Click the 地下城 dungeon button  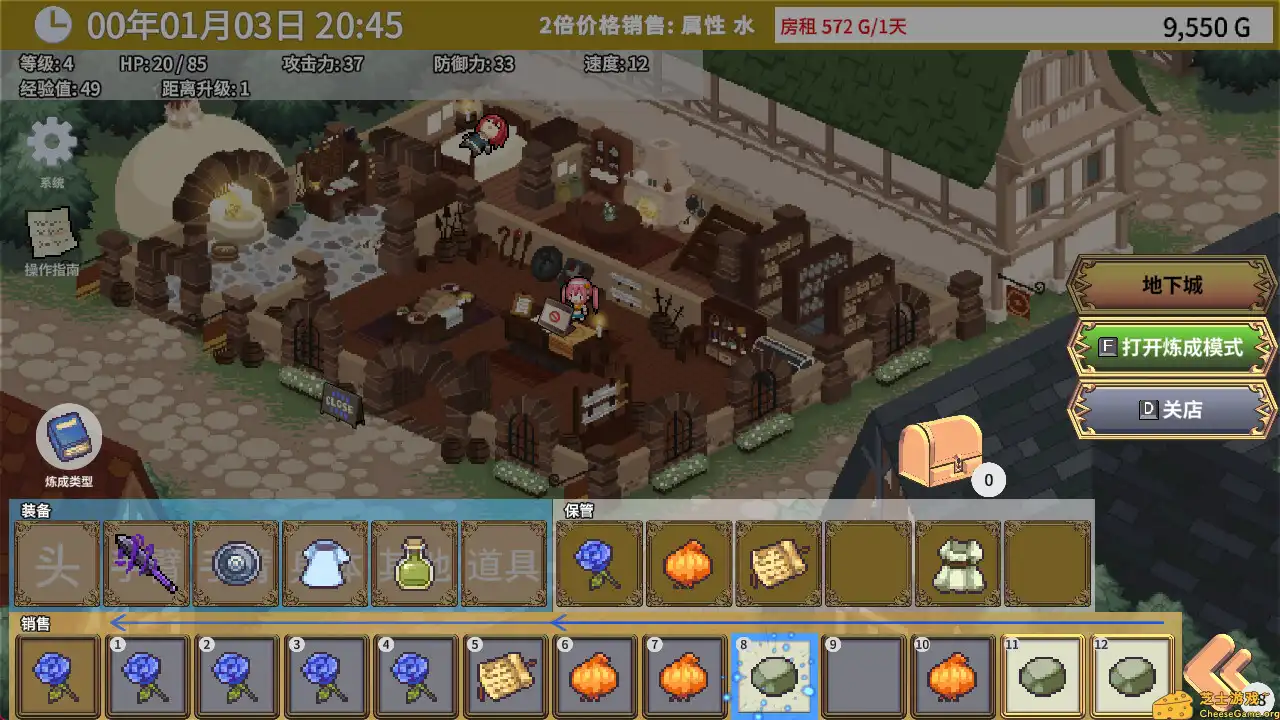click(x=1172, y=285)
